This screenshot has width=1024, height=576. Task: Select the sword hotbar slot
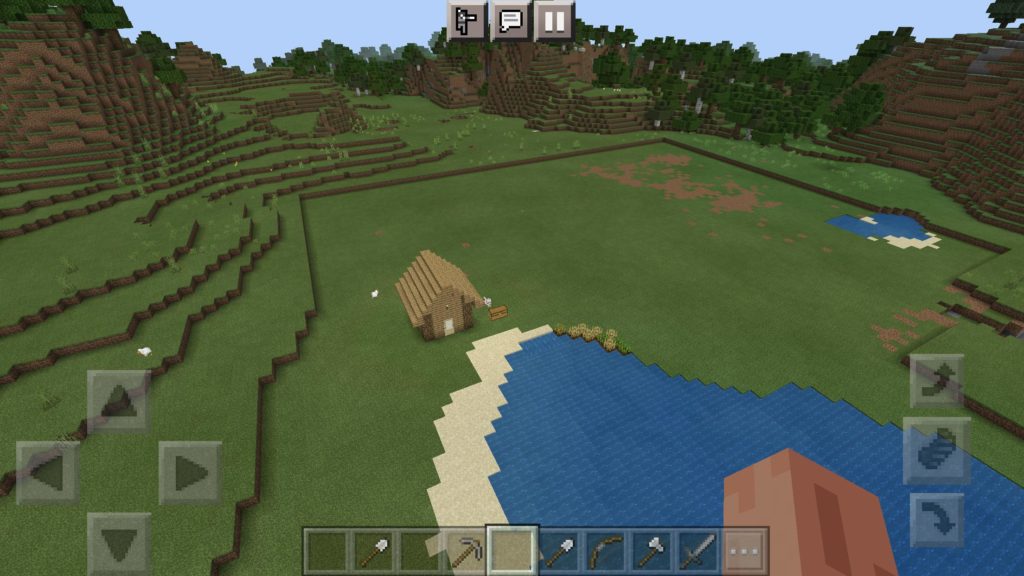click(x=698, y=550)
